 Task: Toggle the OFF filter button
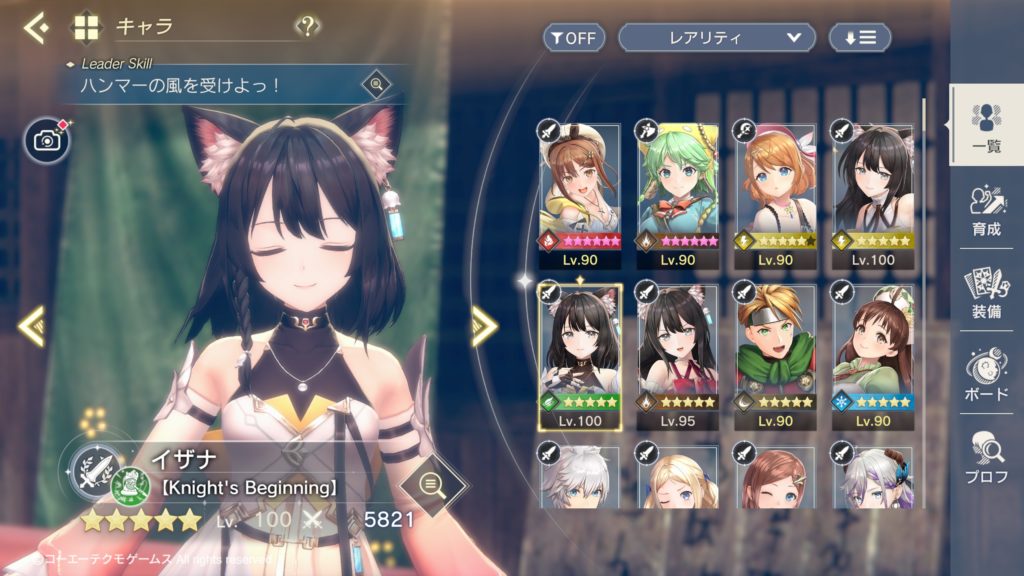point(574,38)
